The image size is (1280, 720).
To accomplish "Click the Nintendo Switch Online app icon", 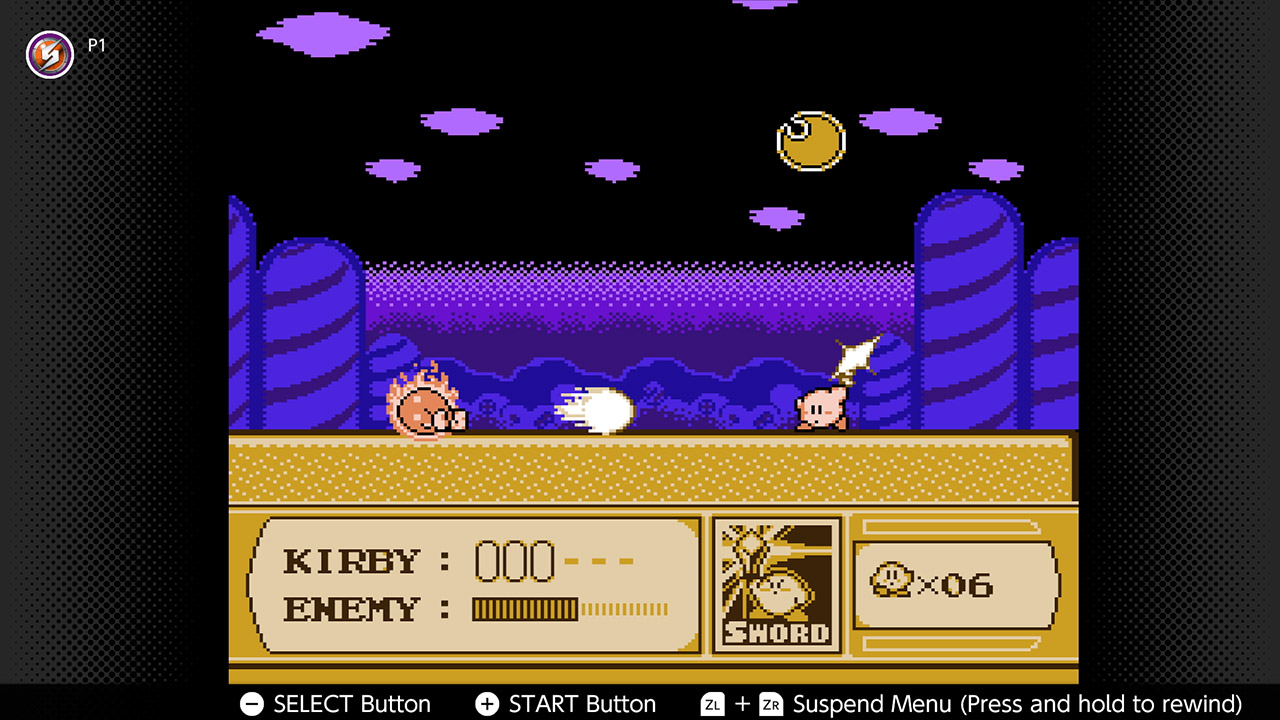I will click(x=49, y=55).
